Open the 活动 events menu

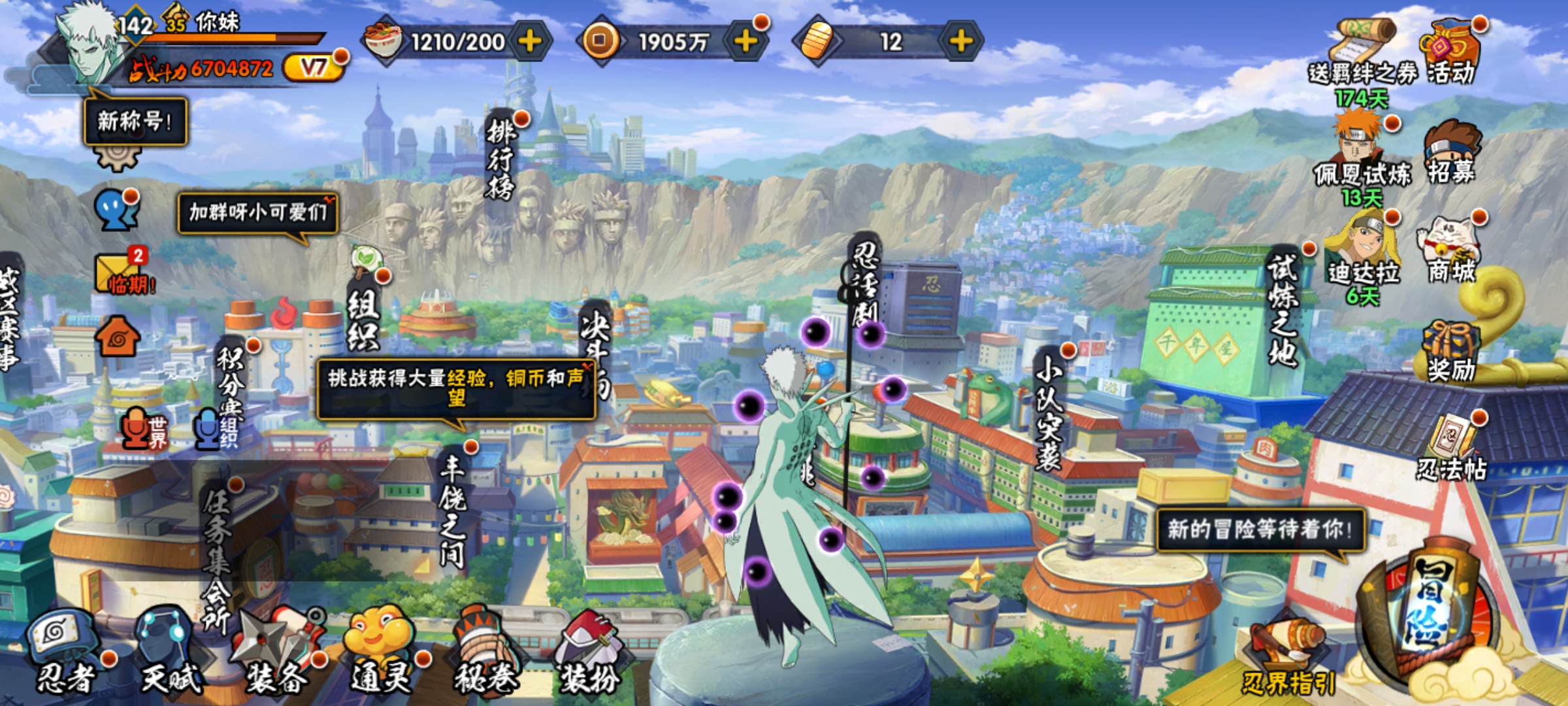tap(1449, 52)
